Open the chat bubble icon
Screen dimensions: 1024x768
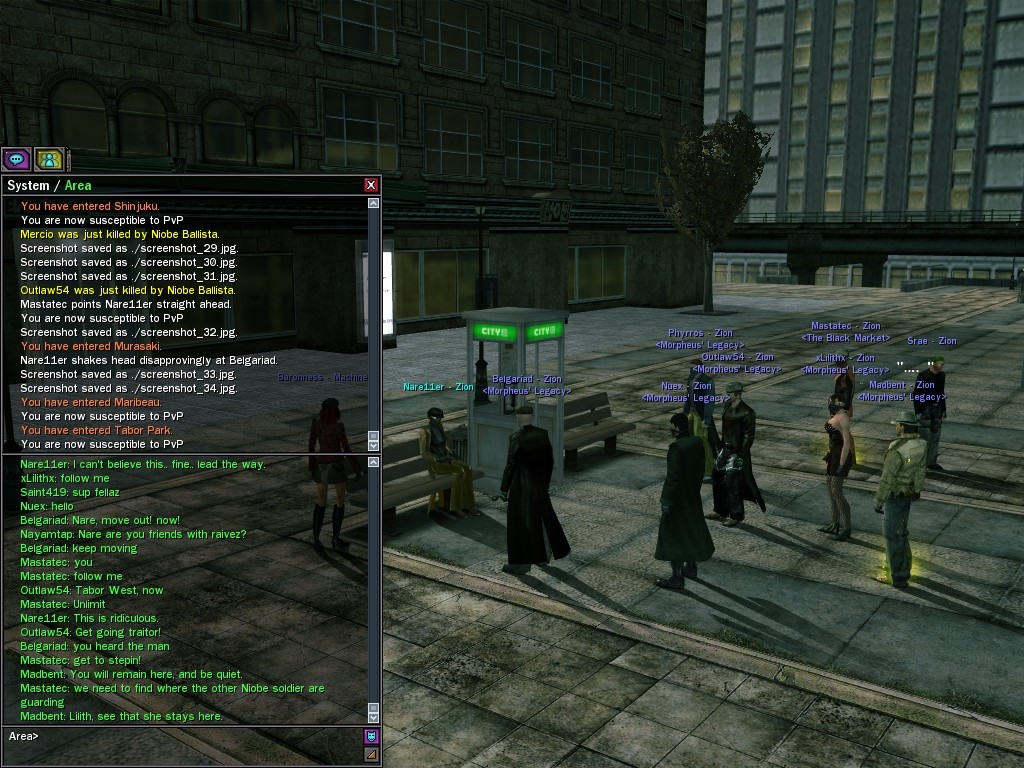click(16, 159)
